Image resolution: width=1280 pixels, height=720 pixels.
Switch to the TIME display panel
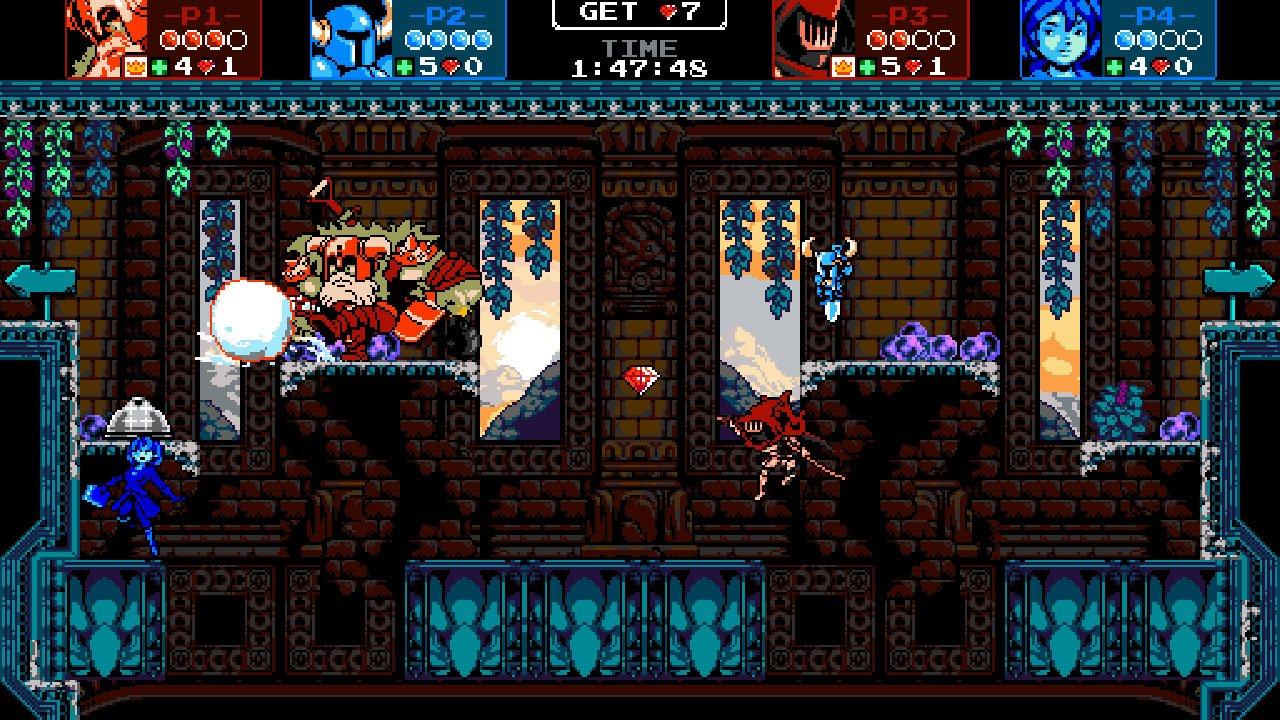pos(639,46)
